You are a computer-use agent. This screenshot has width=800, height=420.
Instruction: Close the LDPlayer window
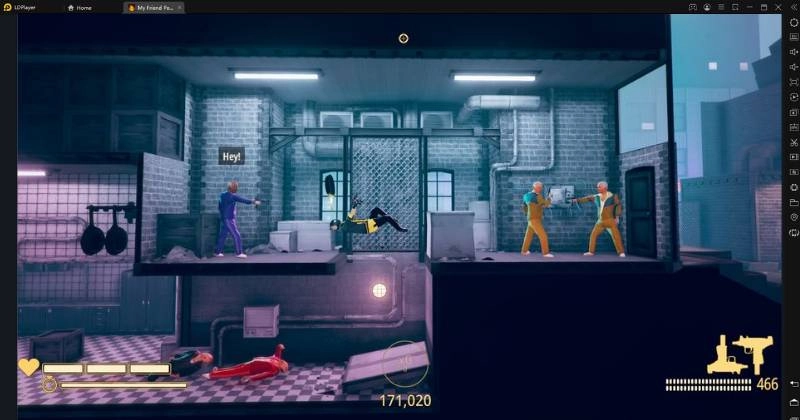pyautogui.click(x=780, y=7)
